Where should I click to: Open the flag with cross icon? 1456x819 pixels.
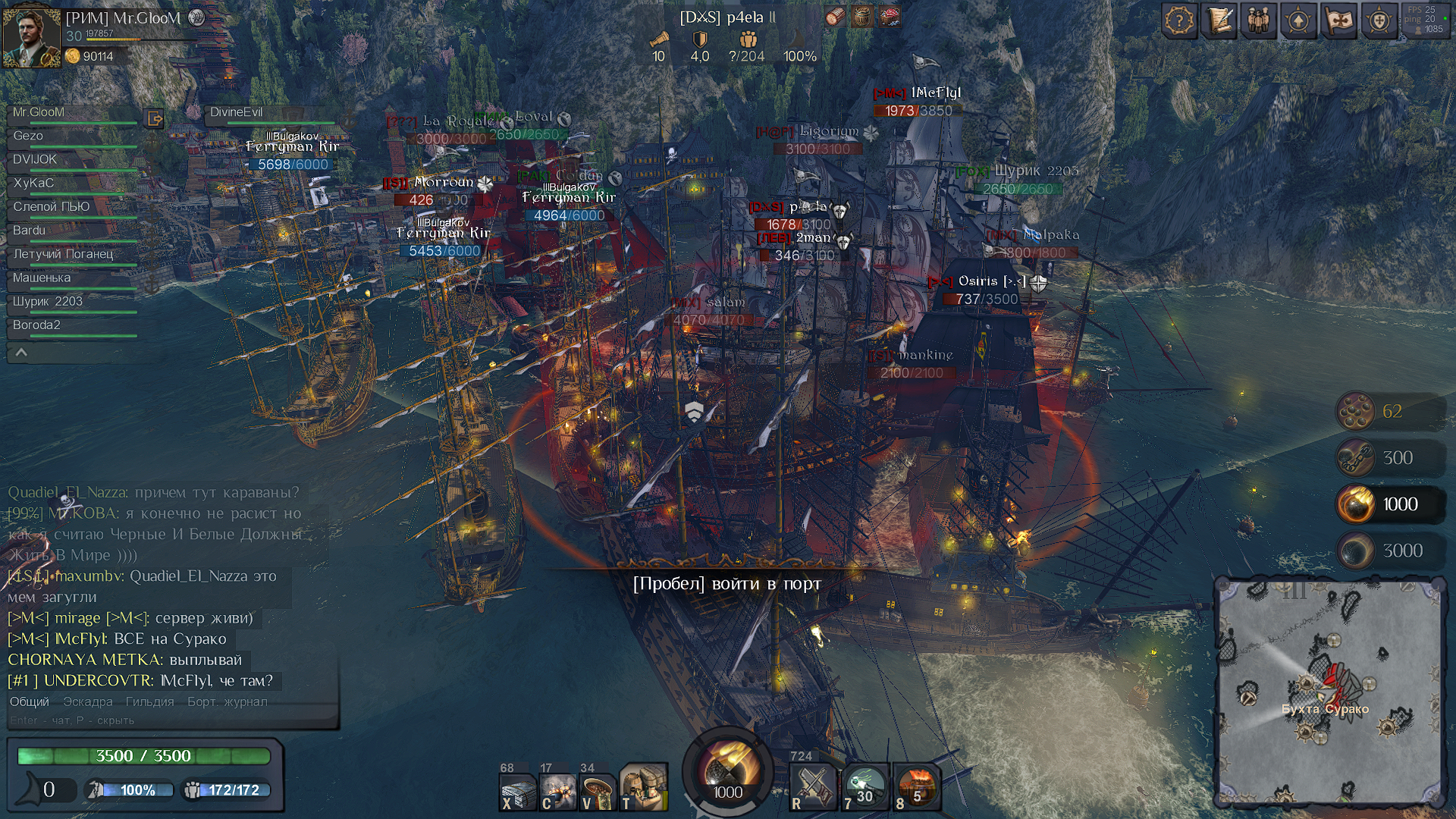pos(1338,21)
